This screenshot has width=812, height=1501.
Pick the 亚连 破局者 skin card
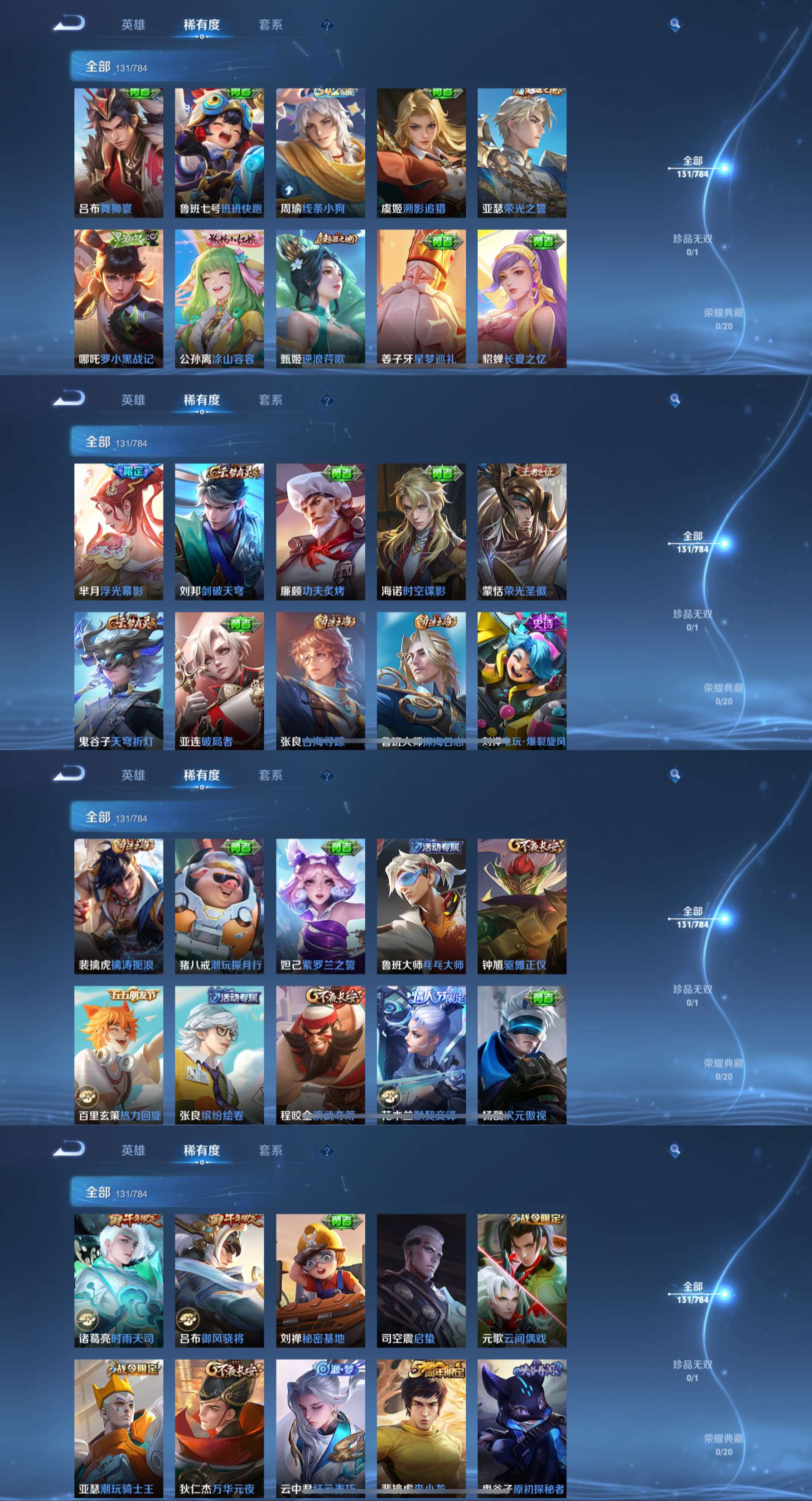219,680
